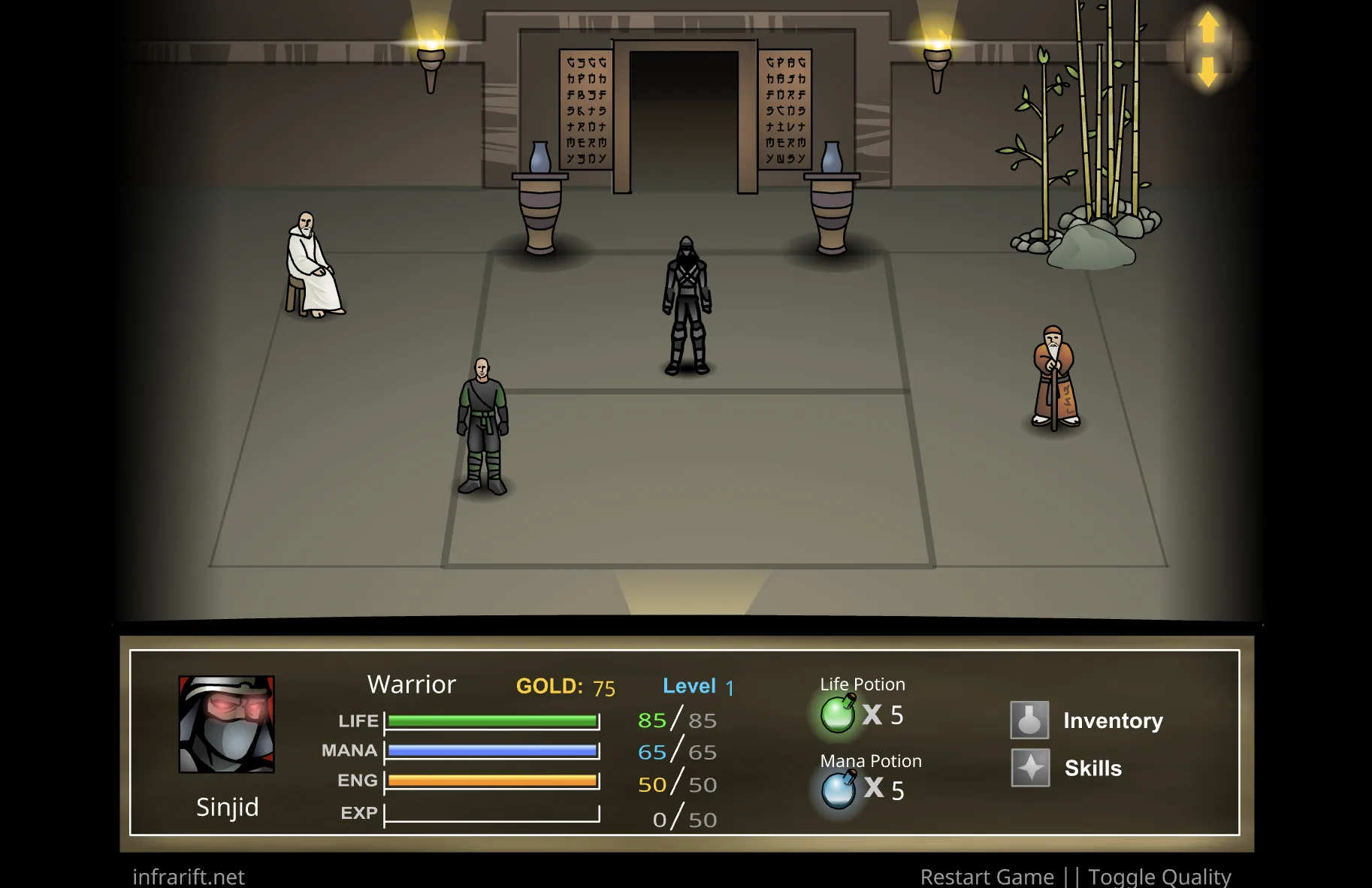The height and width of the screenshot is (888, 1372).
Task: Click the orange ENG energy bar
Action: (492, 781)
